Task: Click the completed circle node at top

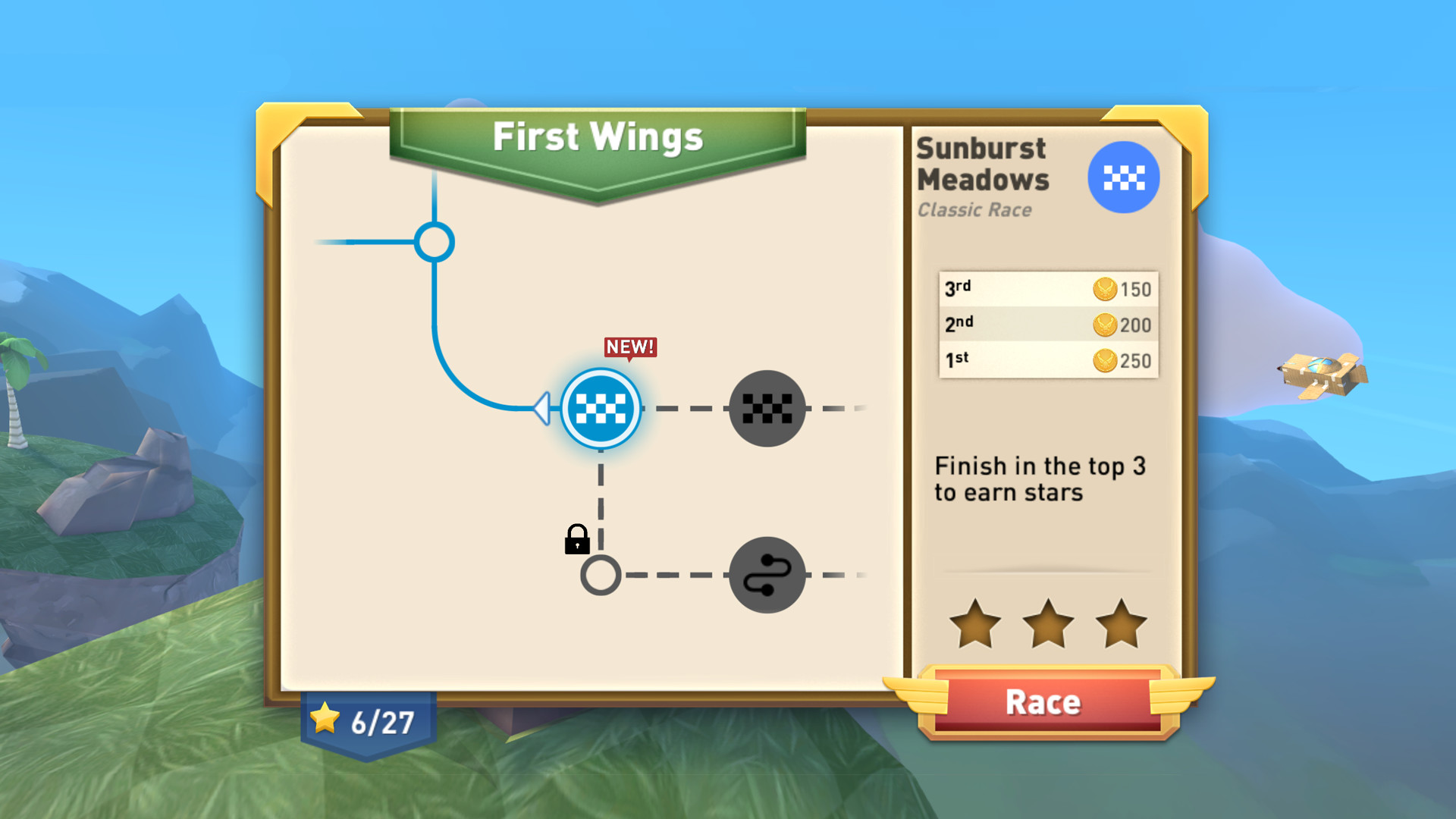Action: pyautogui.click(x=434, y=242)
